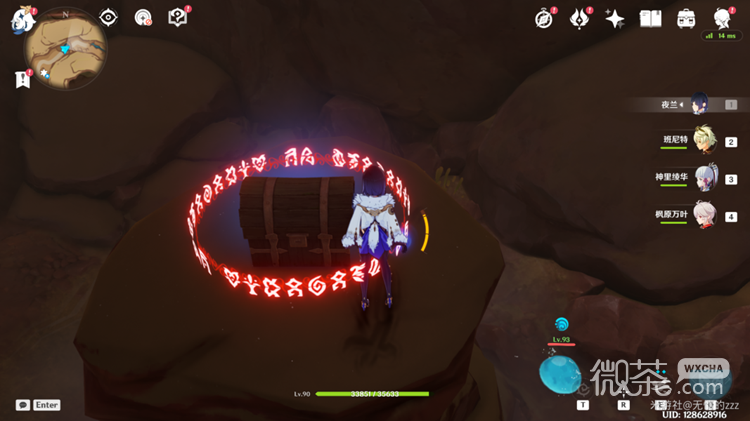
Task: Open the winged battle pass icon
Action: click(x=580, y=19)
